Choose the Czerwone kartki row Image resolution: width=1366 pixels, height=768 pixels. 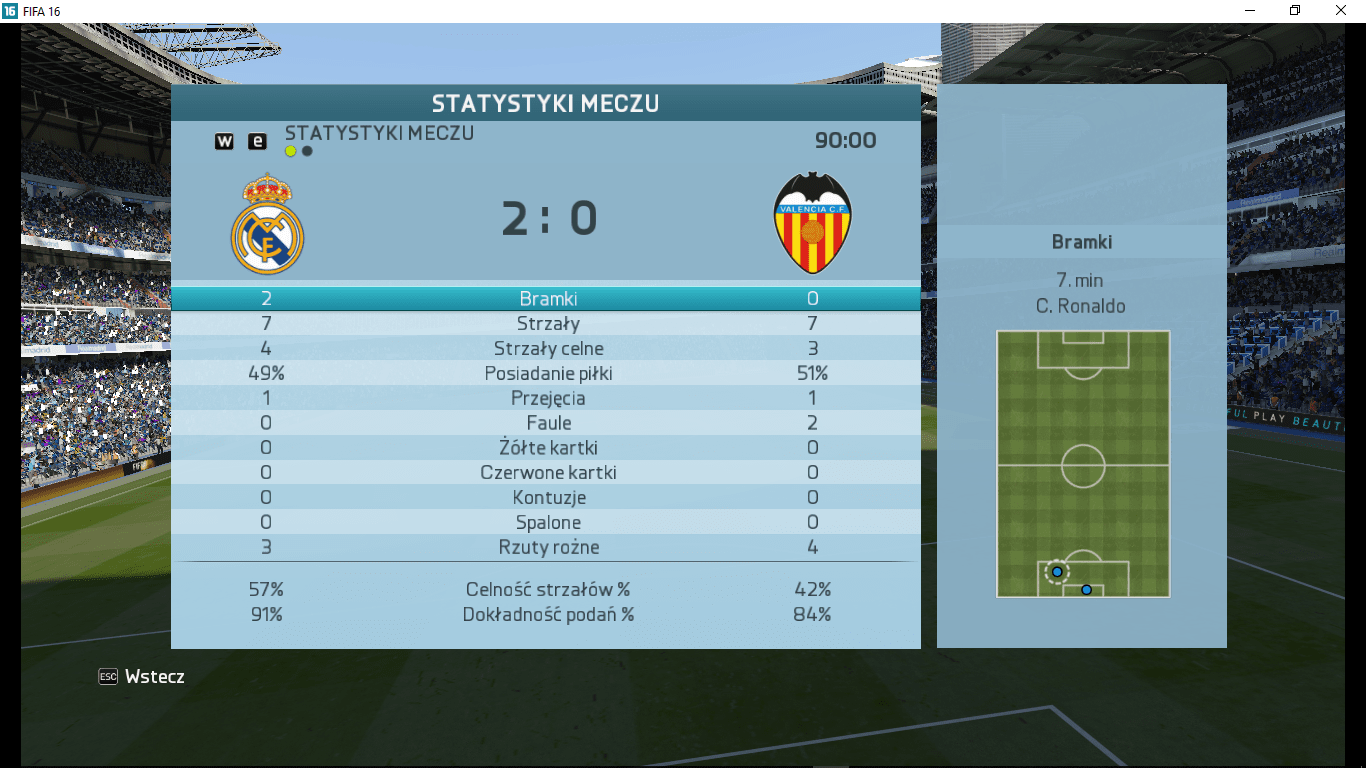(547, 473)
